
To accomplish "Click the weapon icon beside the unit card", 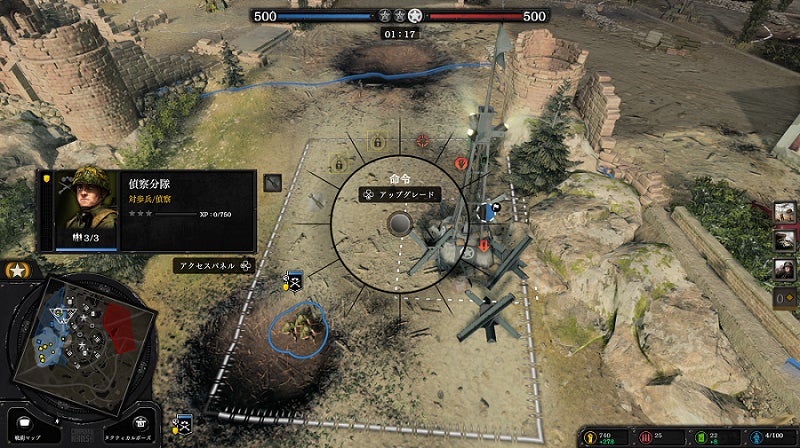I will pos(273,183).
